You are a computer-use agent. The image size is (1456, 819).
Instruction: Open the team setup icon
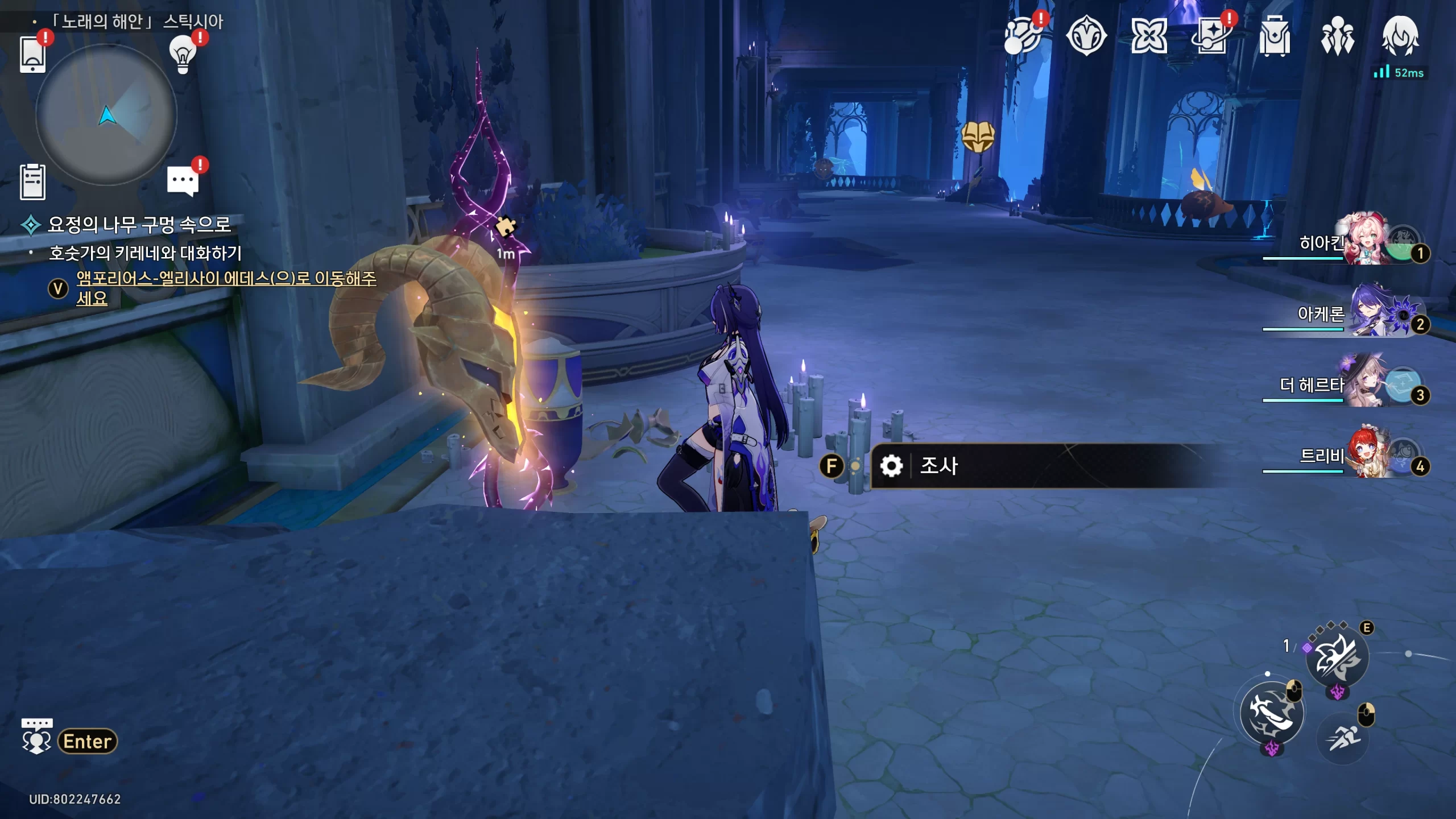coord(1337,36)
